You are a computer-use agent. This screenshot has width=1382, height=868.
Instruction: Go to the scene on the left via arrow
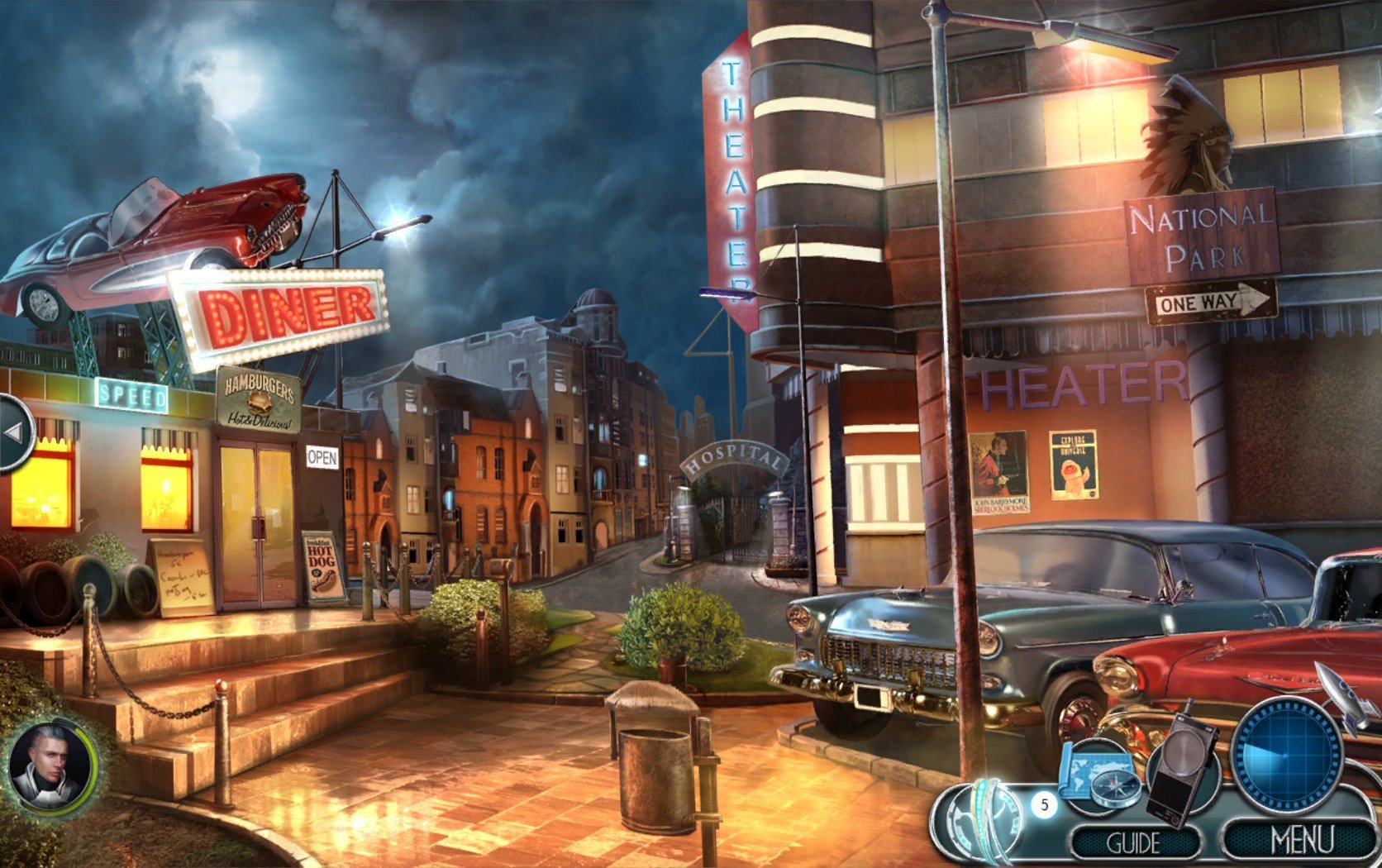pyautogui.click(x=15, y=432)
